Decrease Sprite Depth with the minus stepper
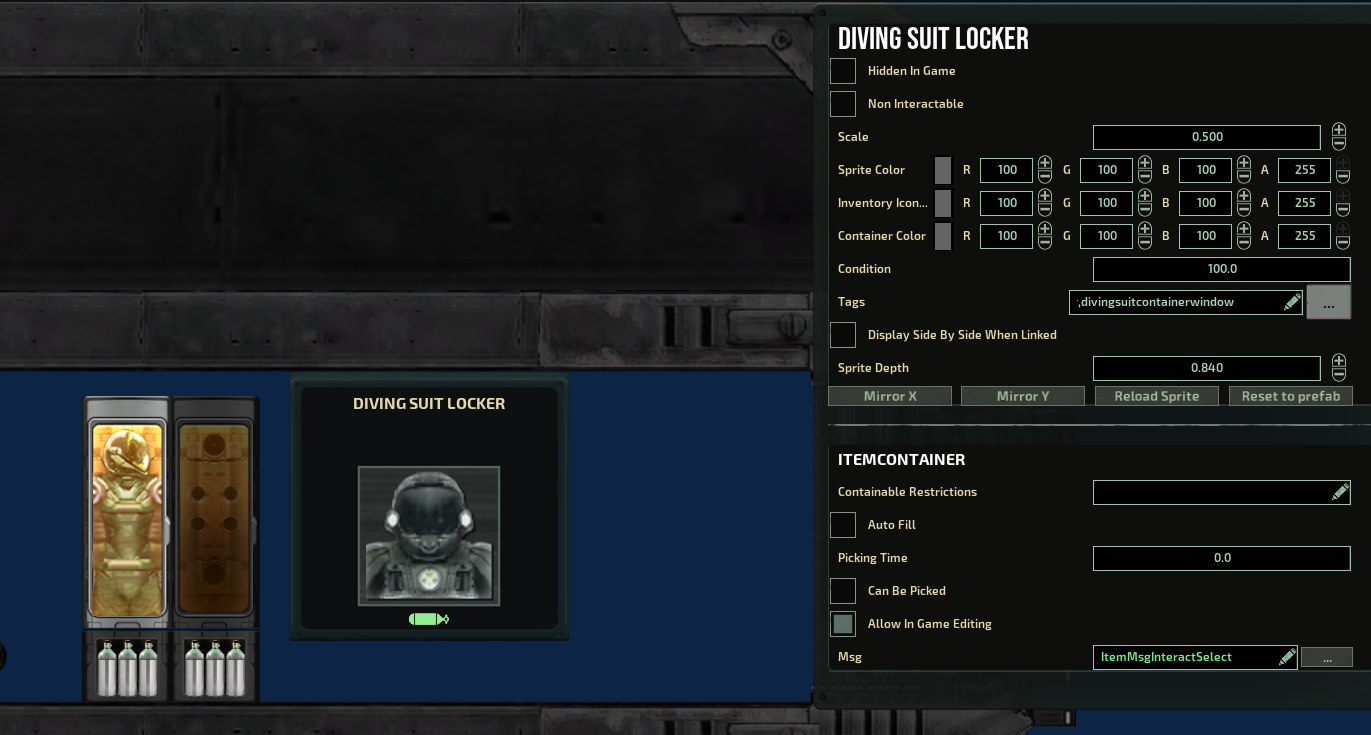This screenshot has width=1371, height=735. point(1338,374)
